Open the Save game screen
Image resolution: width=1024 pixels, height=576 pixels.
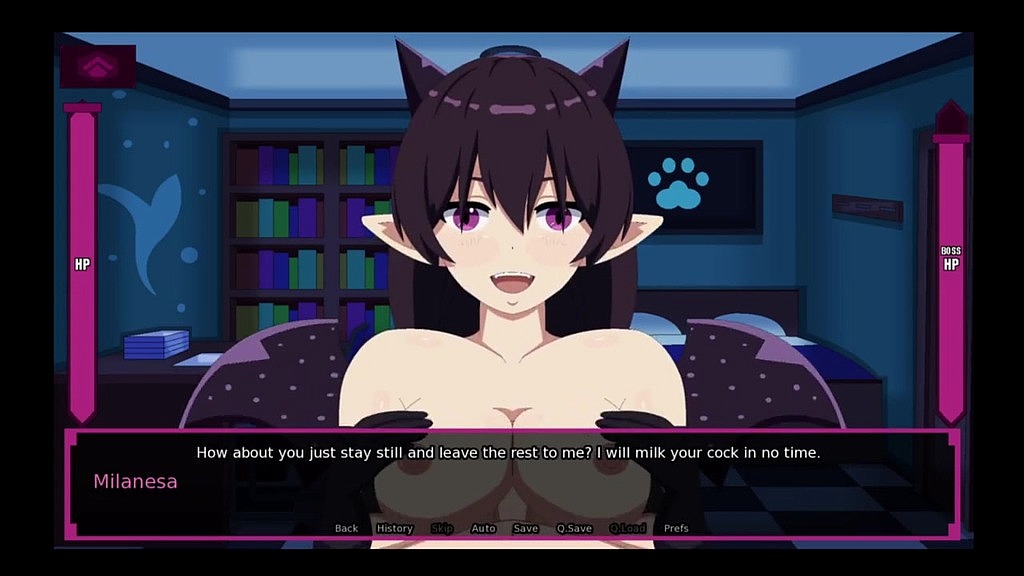tap(525, 528)
